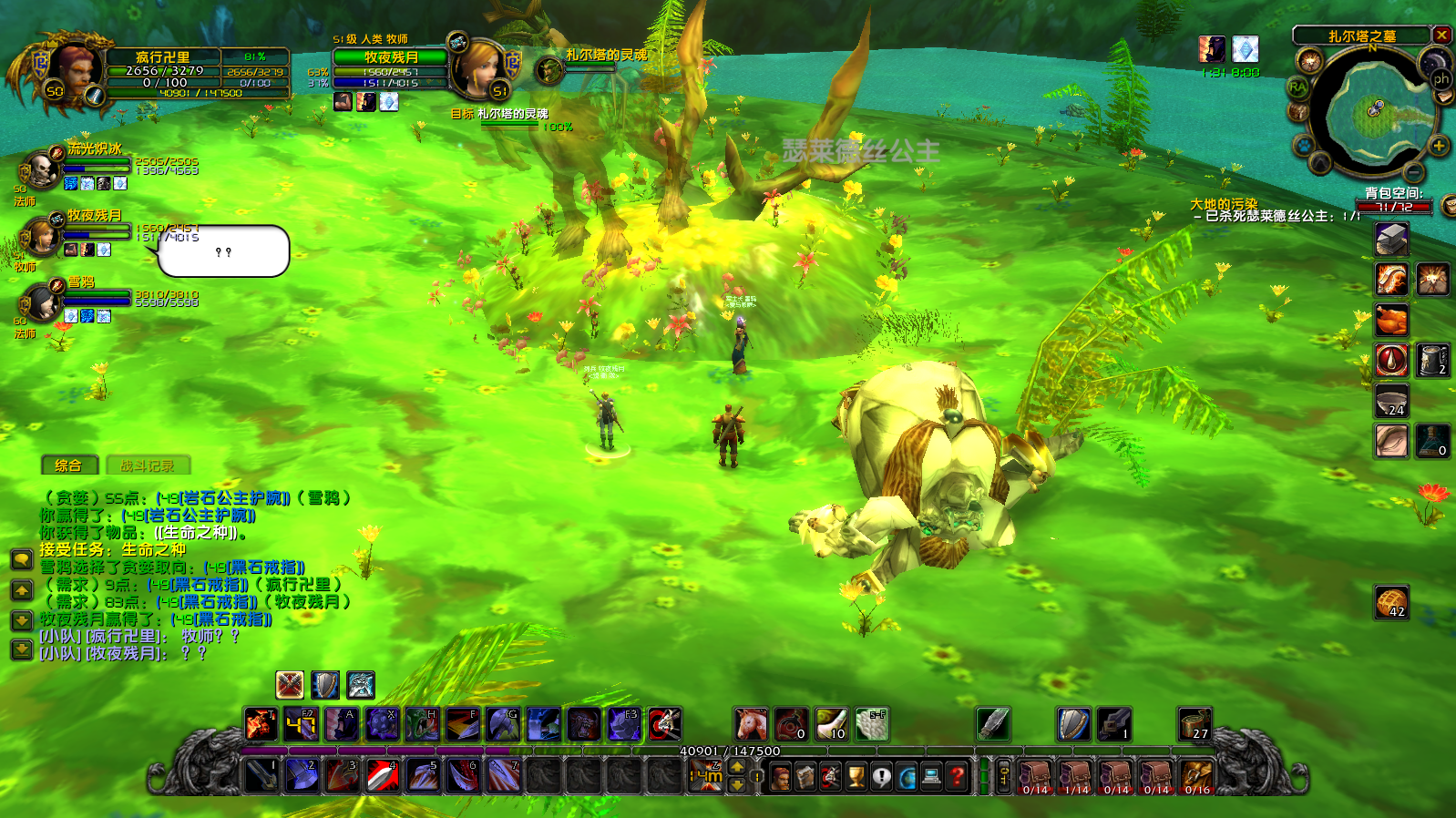Viewport: 1456px width, 818px height.
Task: Switch to the defensive stance shield icon
Action: (x=325, y=685)
